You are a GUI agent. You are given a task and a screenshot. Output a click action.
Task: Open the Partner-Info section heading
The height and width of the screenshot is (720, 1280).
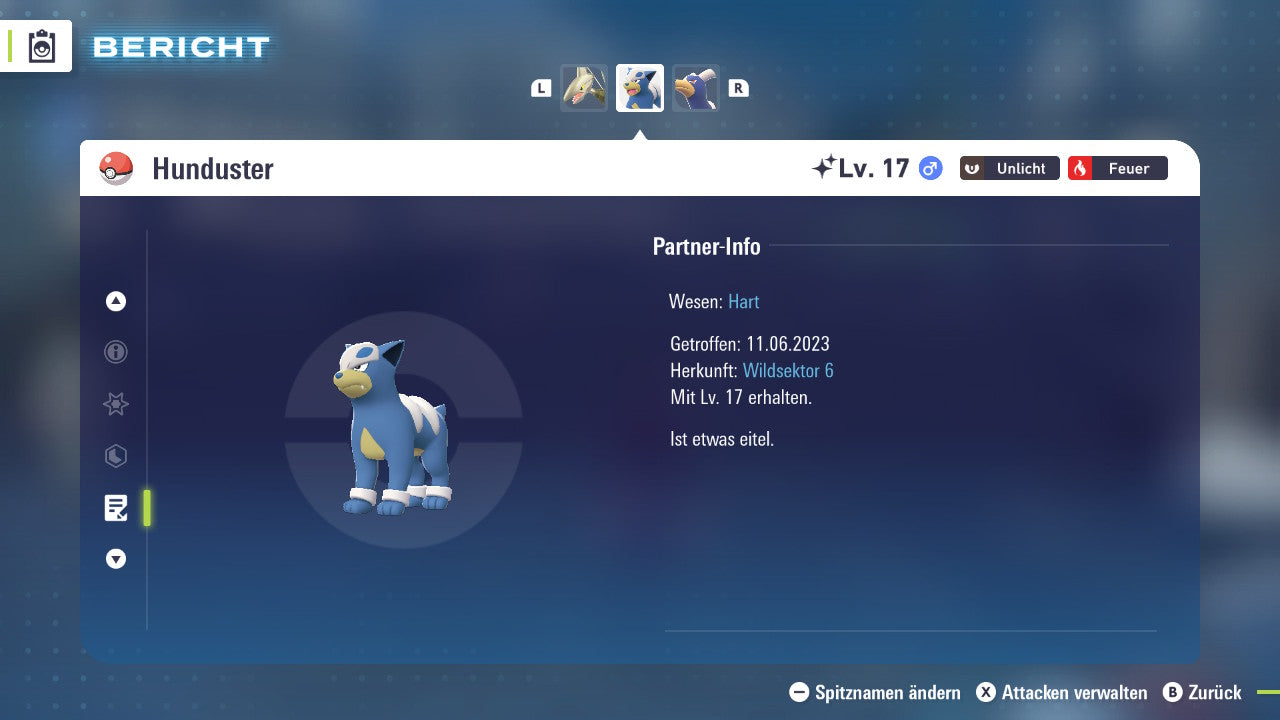(x=707, y=246)
